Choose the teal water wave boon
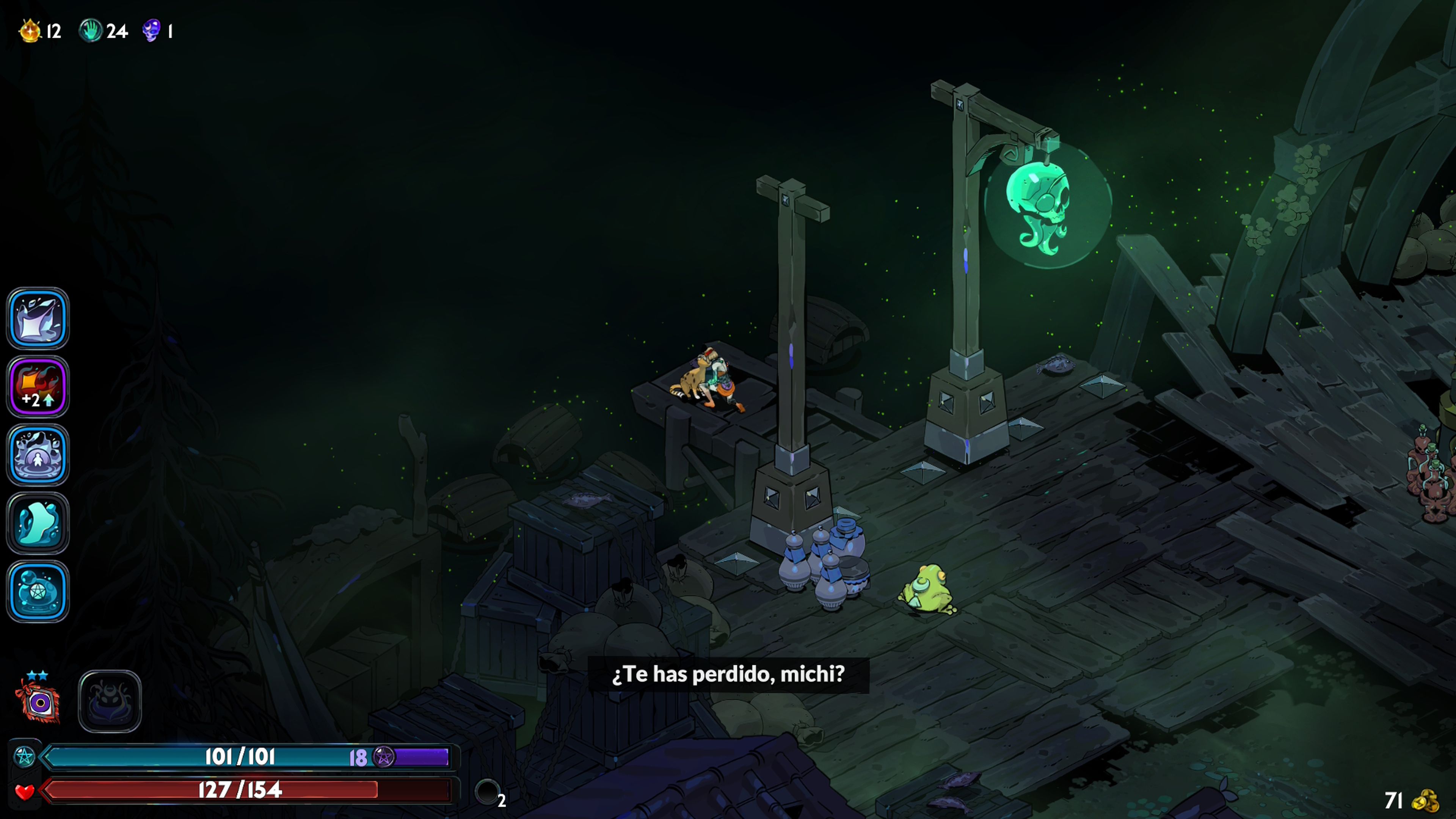Screen dimensions: 1456x819 click(38, 523)
